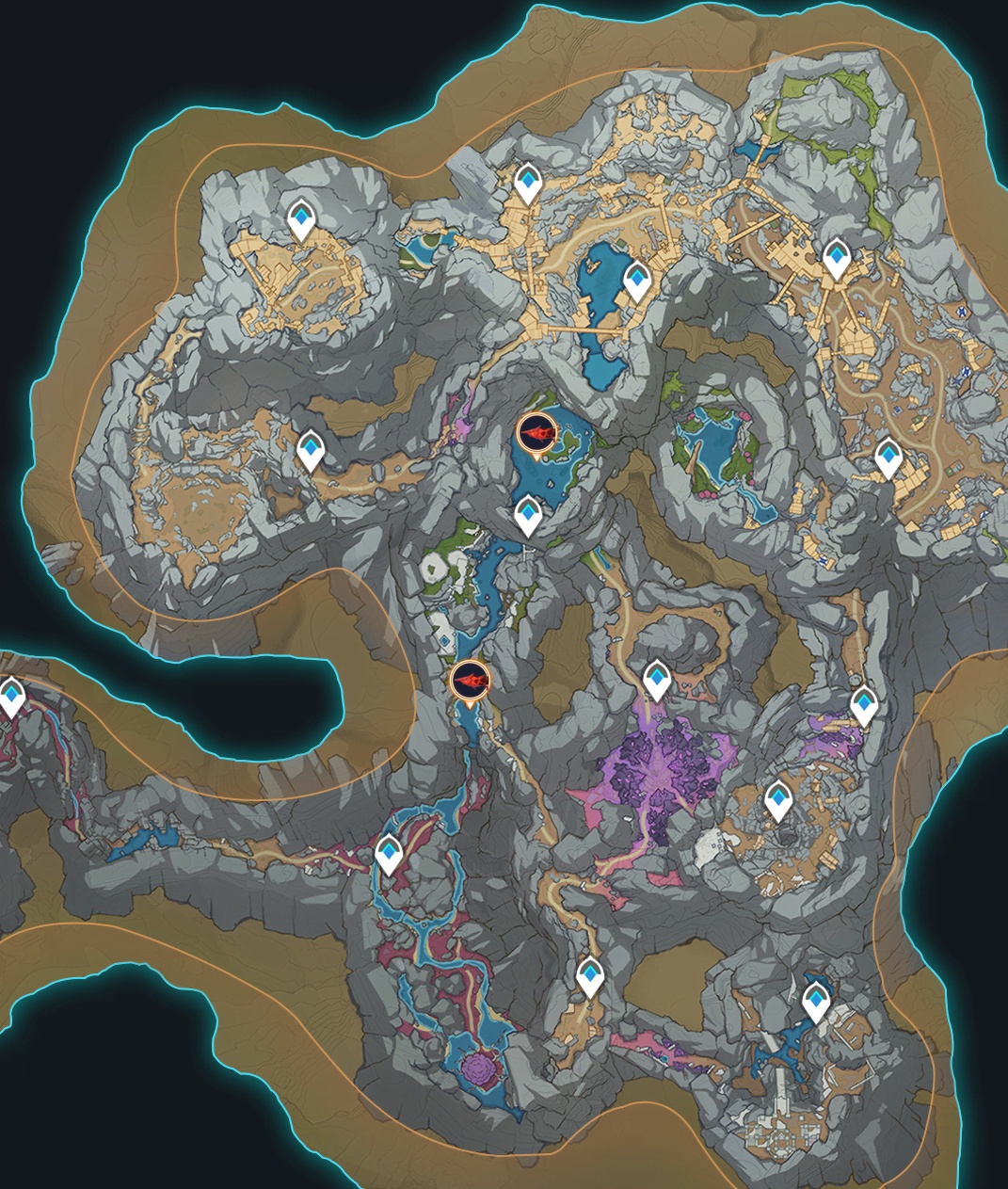
Task: Select the half-cropped waypoint at the map edge
Action: [10, 699]
